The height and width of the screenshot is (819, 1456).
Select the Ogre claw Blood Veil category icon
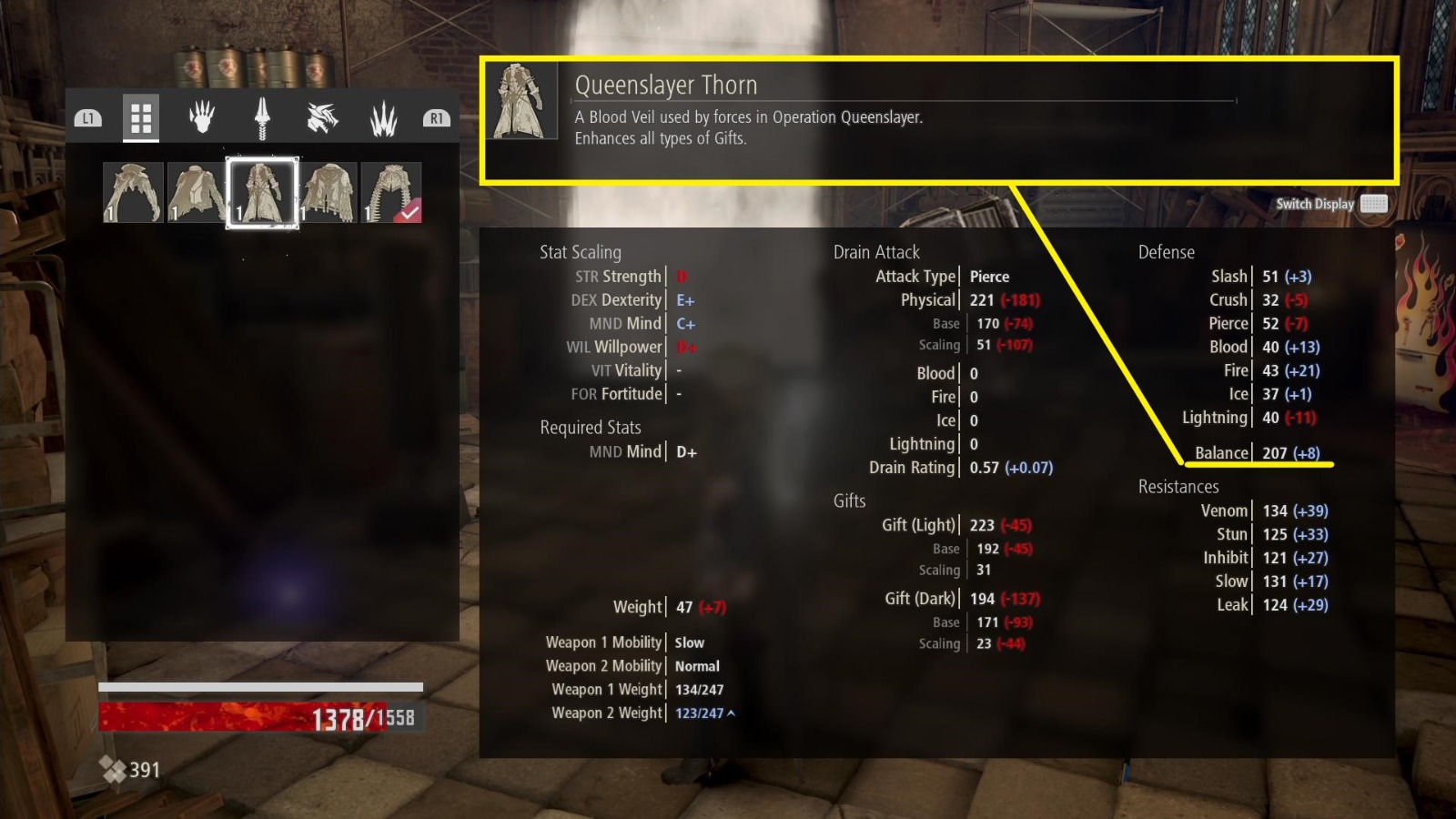[x=201, y=116]
